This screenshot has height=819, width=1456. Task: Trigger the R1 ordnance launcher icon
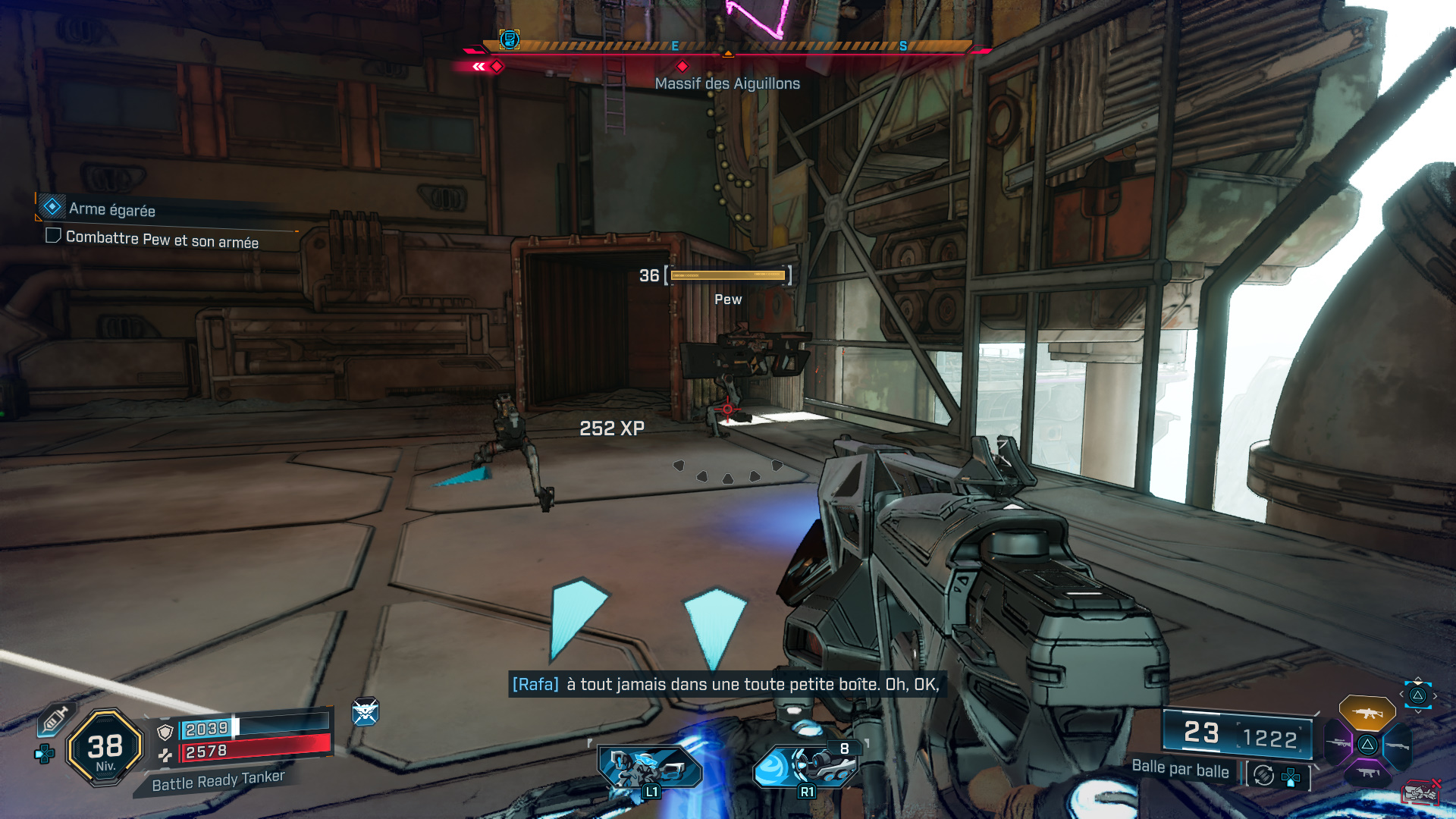tap(807, 767)
